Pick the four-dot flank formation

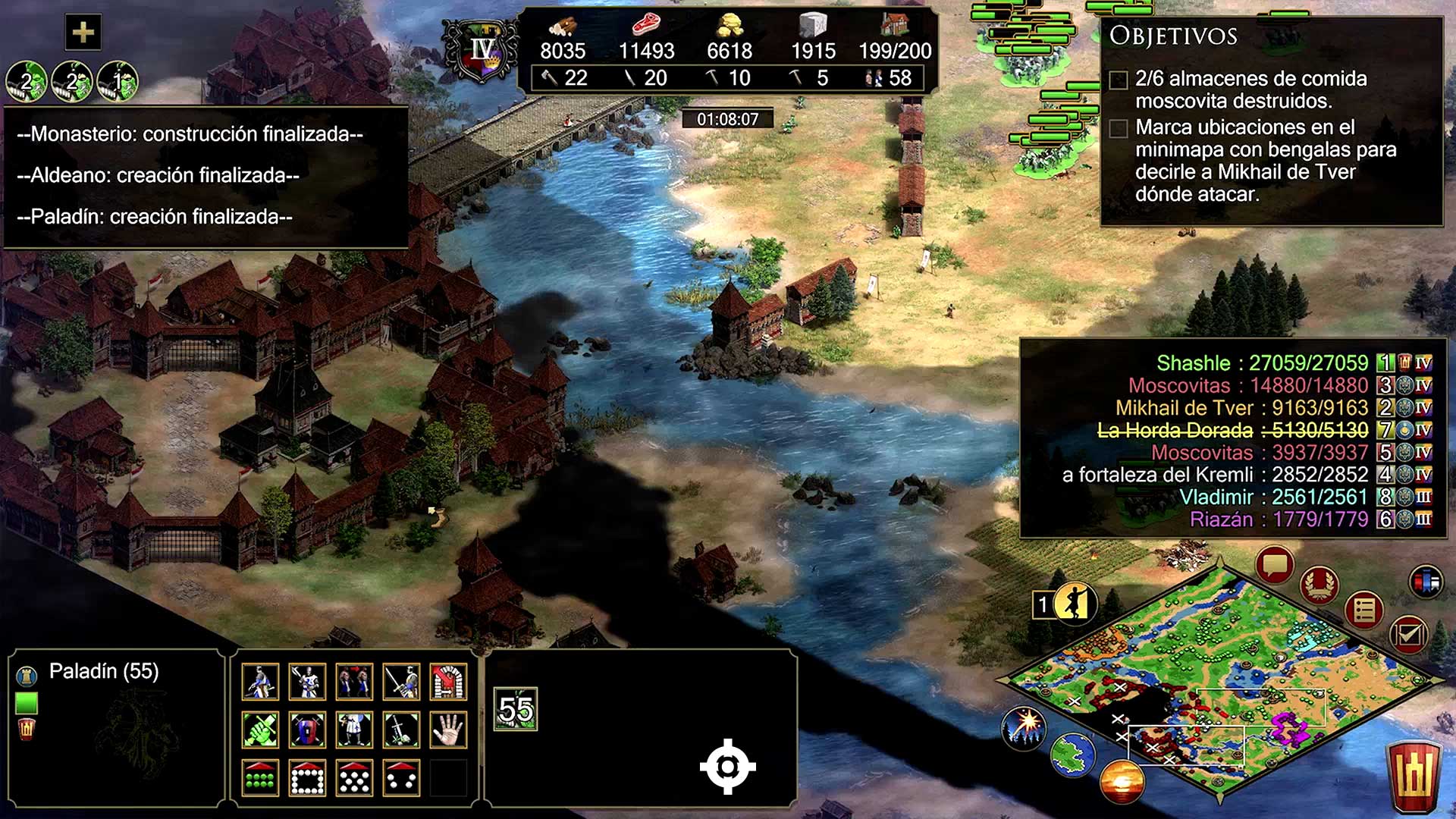tap(401, 778)
